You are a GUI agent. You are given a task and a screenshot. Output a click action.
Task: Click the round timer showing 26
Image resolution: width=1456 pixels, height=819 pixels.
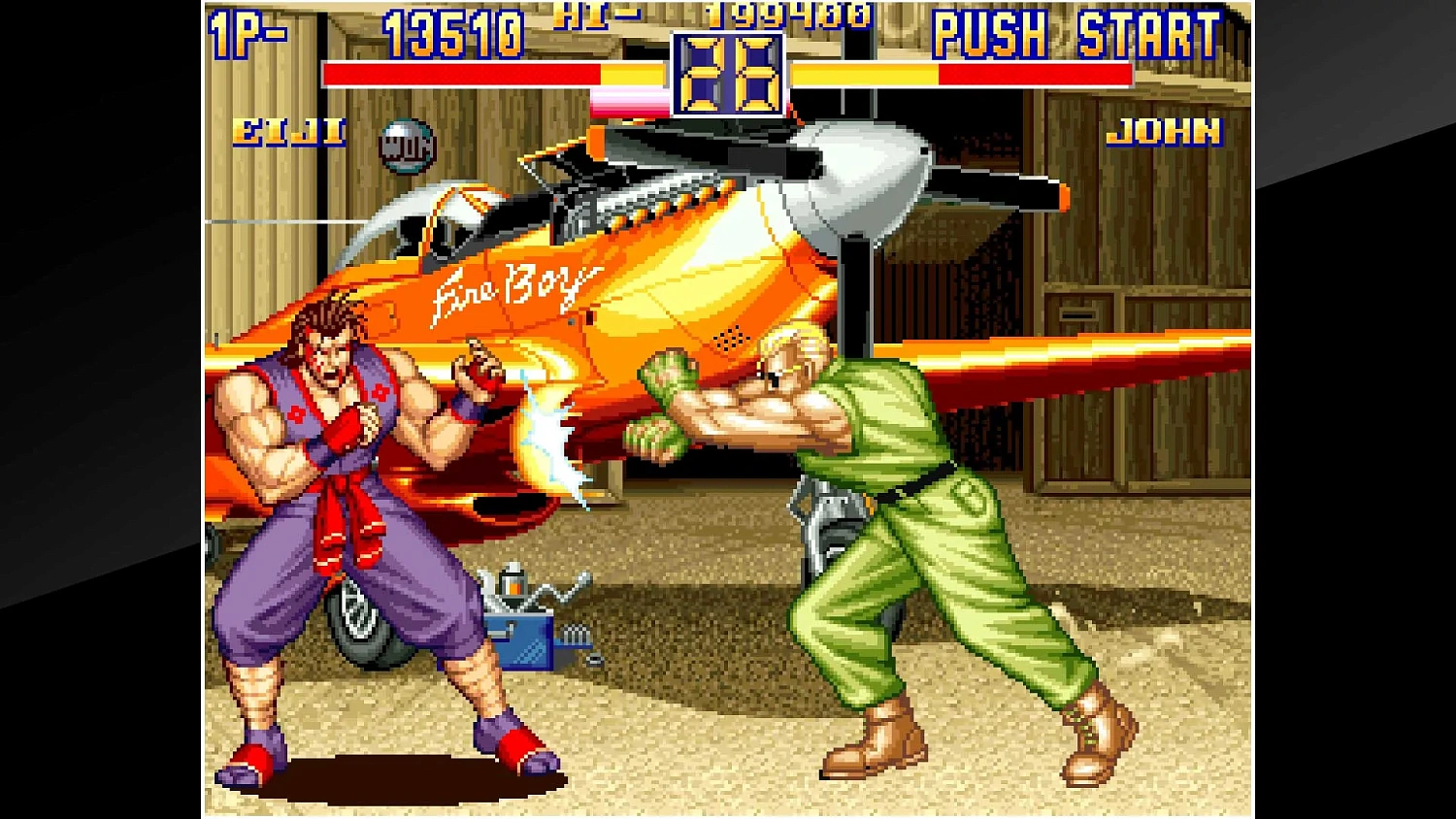(x=728, y=73)
